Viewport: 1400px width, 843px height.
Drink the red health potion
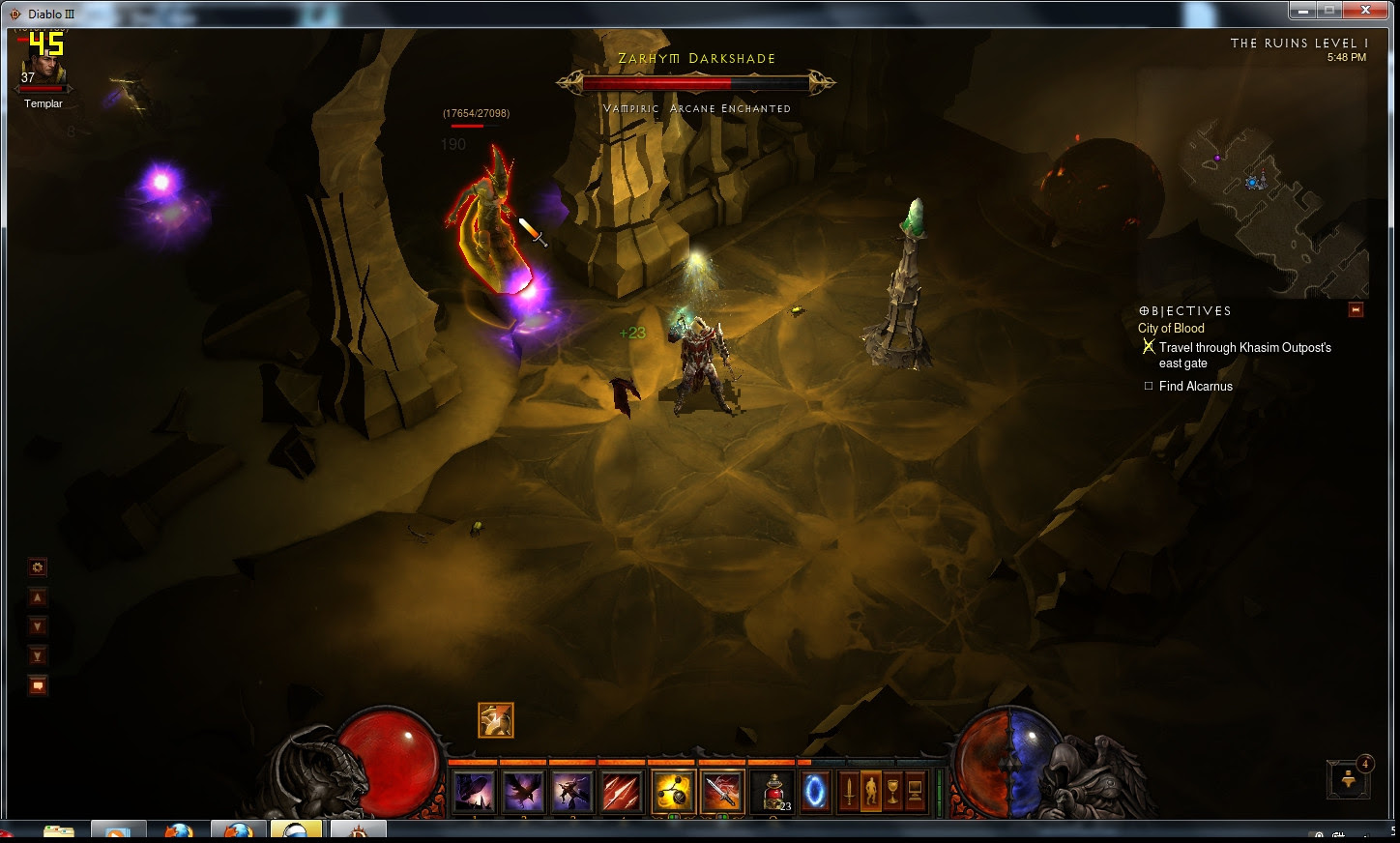tap(773, 792)
